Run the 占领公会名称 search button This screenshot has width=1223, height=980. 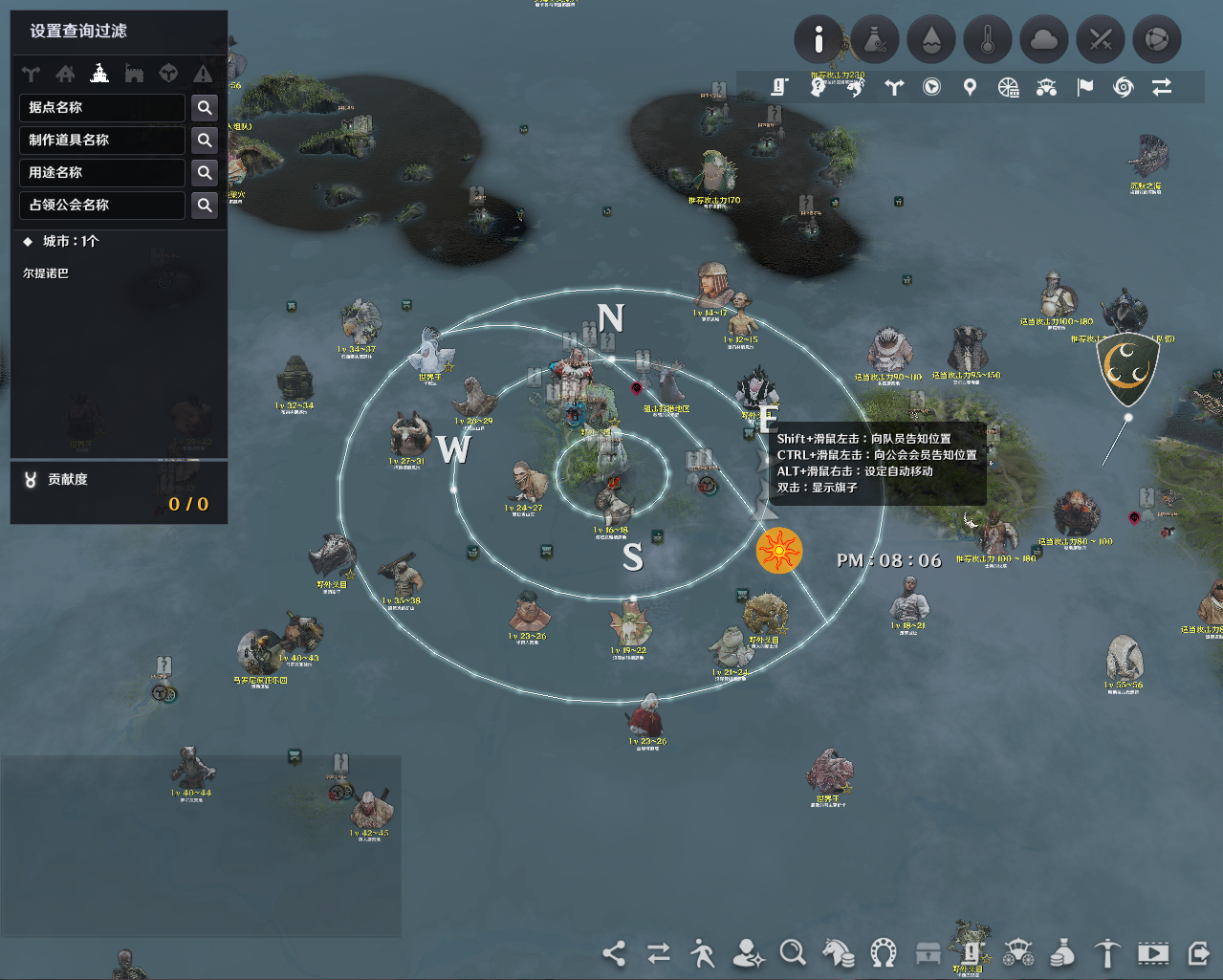pyautogui.click(x=205, y=206)
